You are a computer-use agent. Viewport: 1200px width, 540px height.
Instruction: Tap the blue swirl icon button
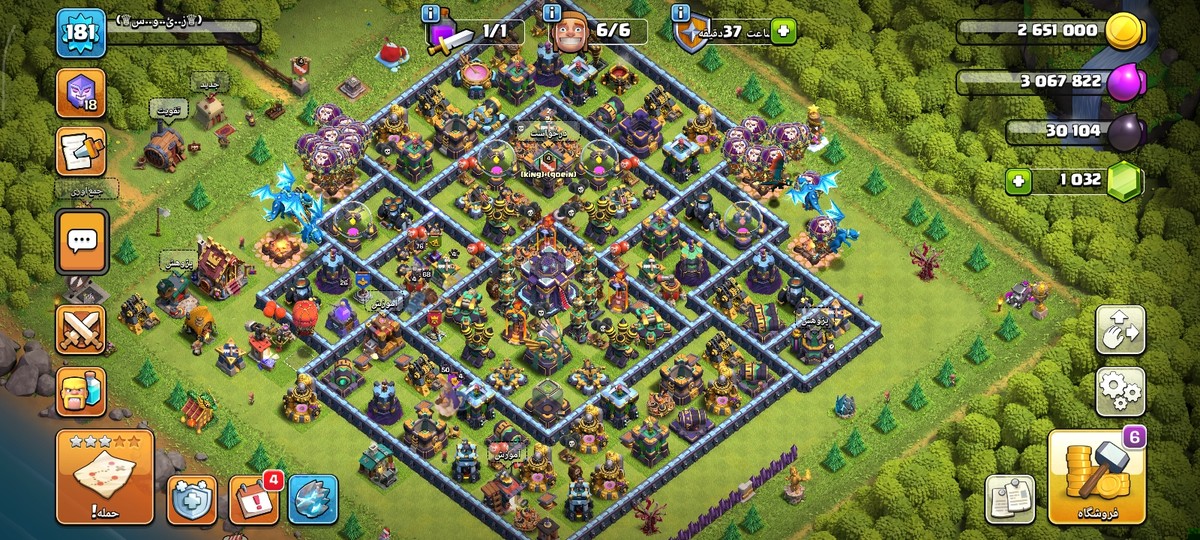(x=313, y=499)
